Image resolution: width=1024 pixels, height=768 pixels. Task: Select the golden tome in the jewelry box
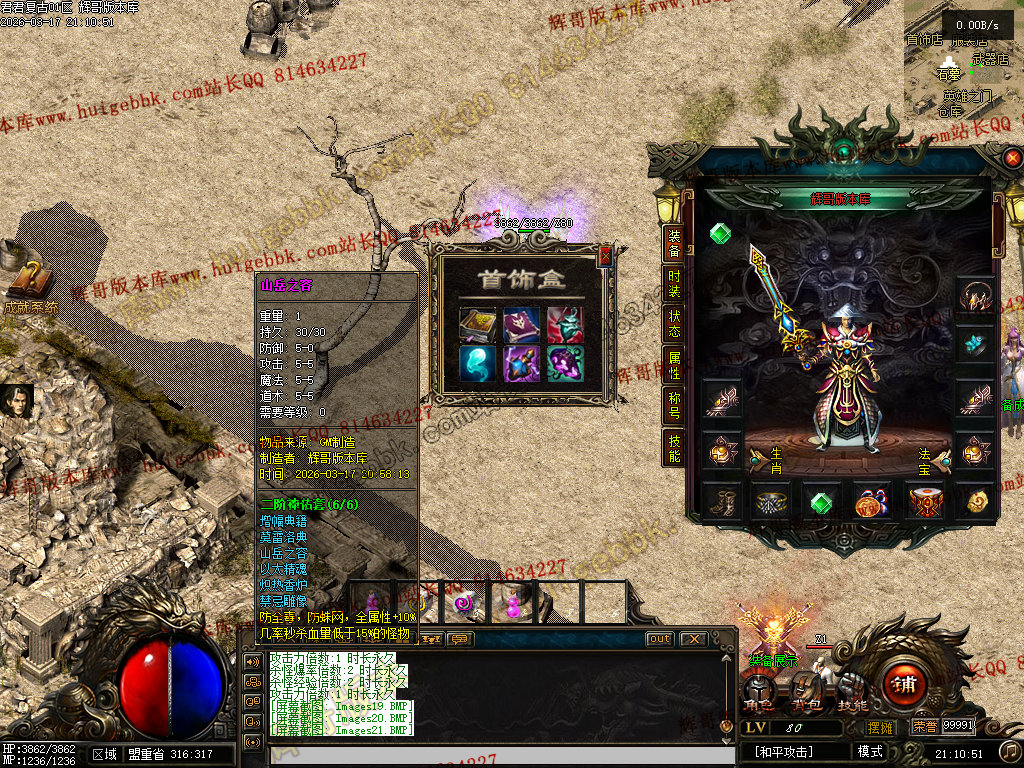[x=476, y=325]
